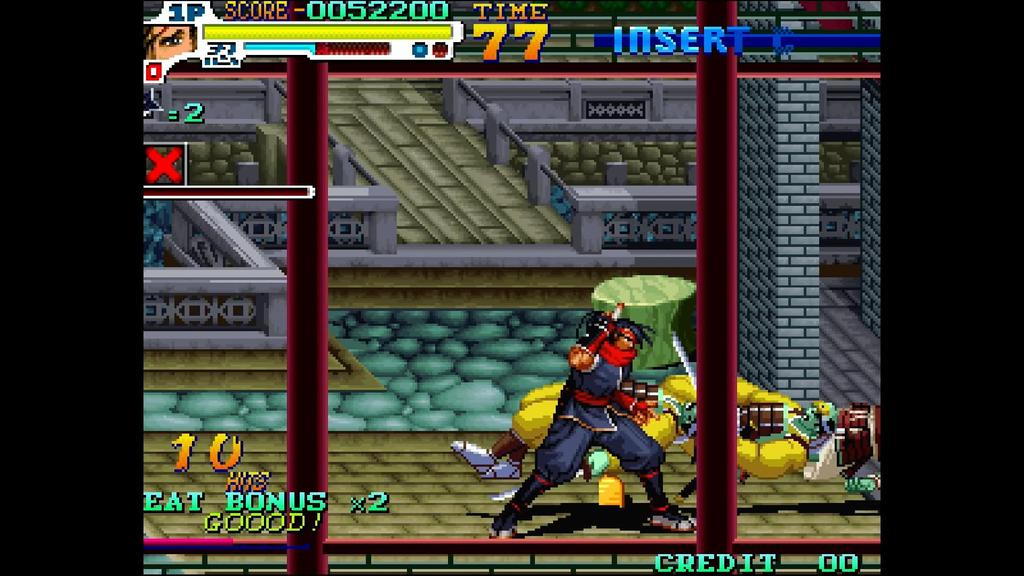Click the shuriken weapon icon
The image size is (1024, 576).
(154, 101)
